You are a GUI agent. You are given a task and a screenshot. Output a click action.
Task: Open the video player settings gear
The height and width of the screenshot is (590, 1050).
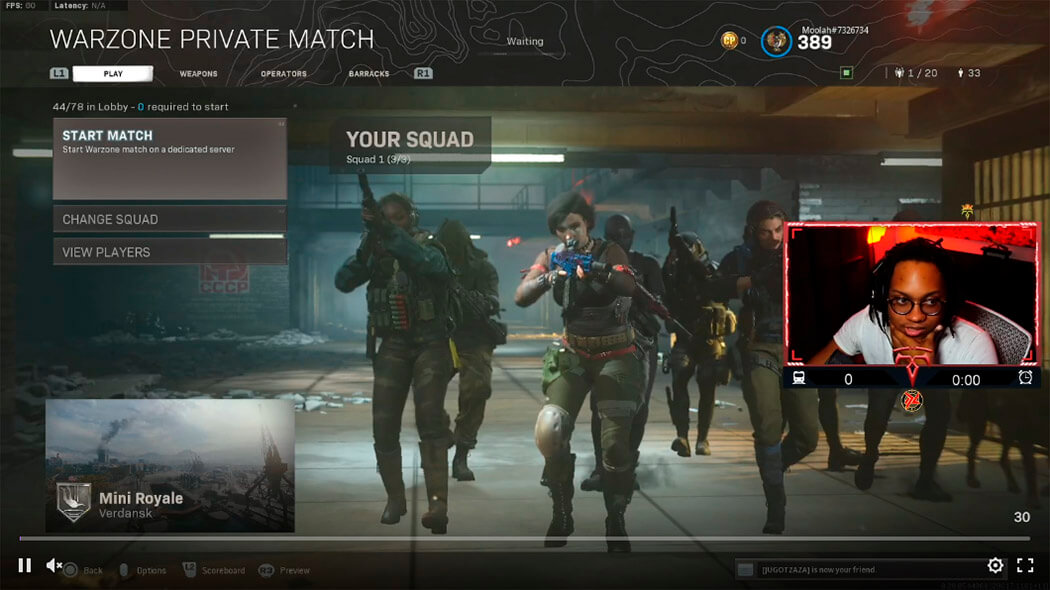tap(995, 565)
